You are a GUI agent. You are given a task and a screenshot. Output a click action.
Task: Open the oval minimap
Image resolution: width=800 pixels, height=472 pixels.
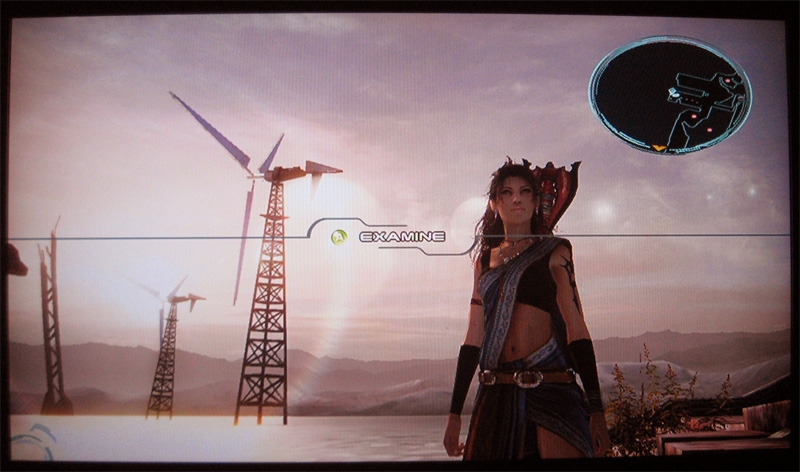[x=669, y=94]
